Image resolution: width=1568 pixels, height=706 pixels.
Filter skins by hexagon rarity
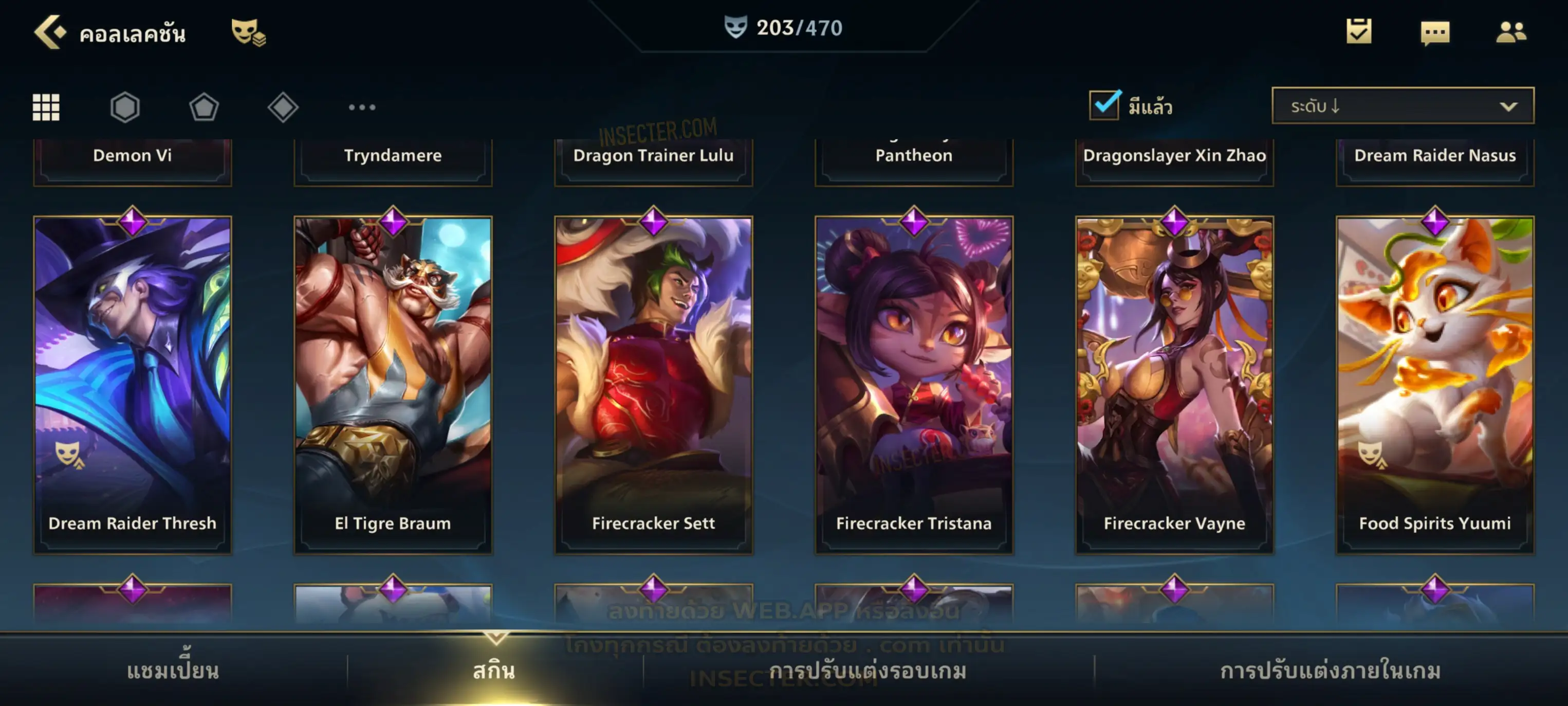tap(125, 107)
